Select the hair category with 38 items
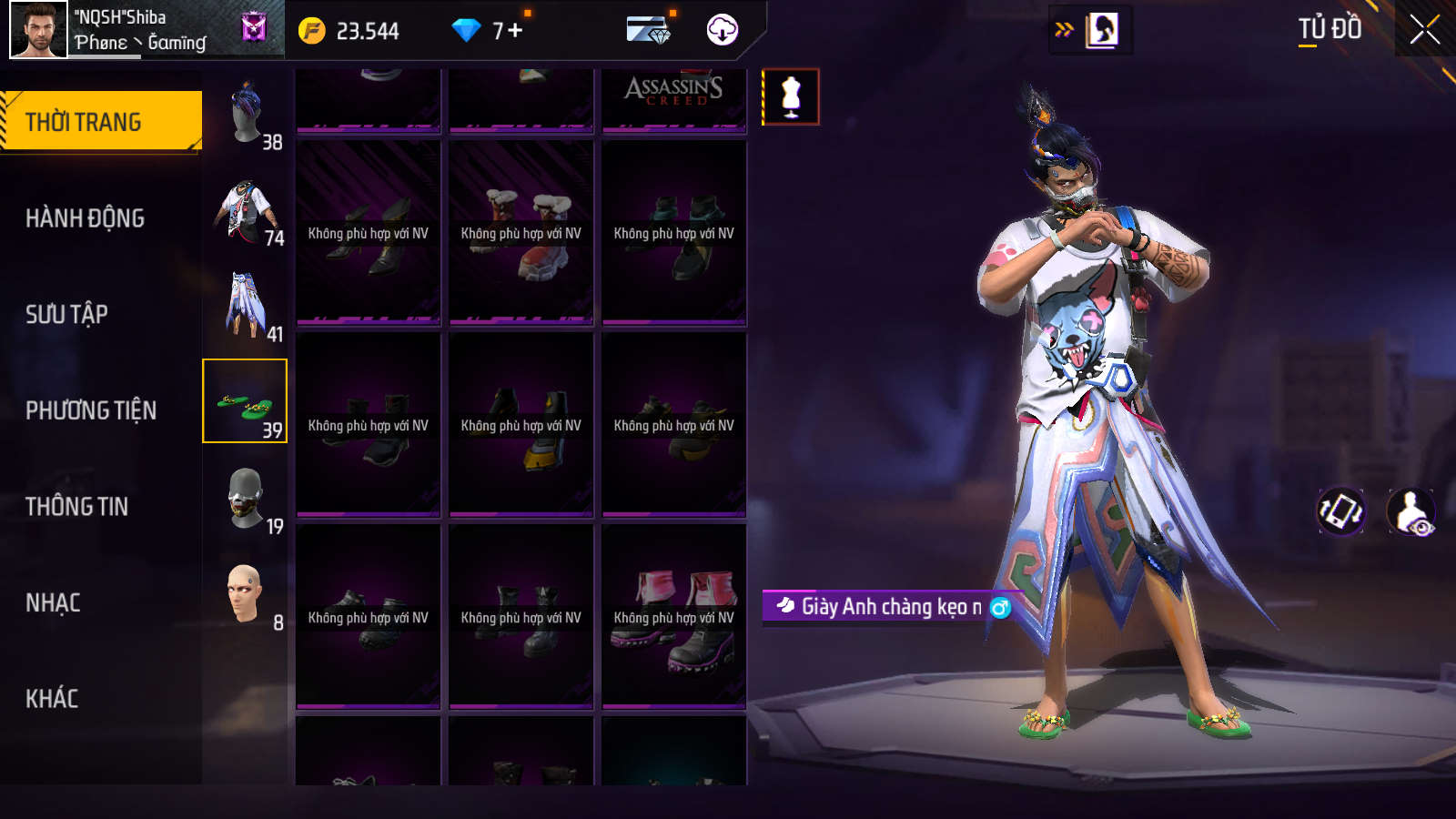Viewport: 1456px width, 819px height. (x=246, y=114)
